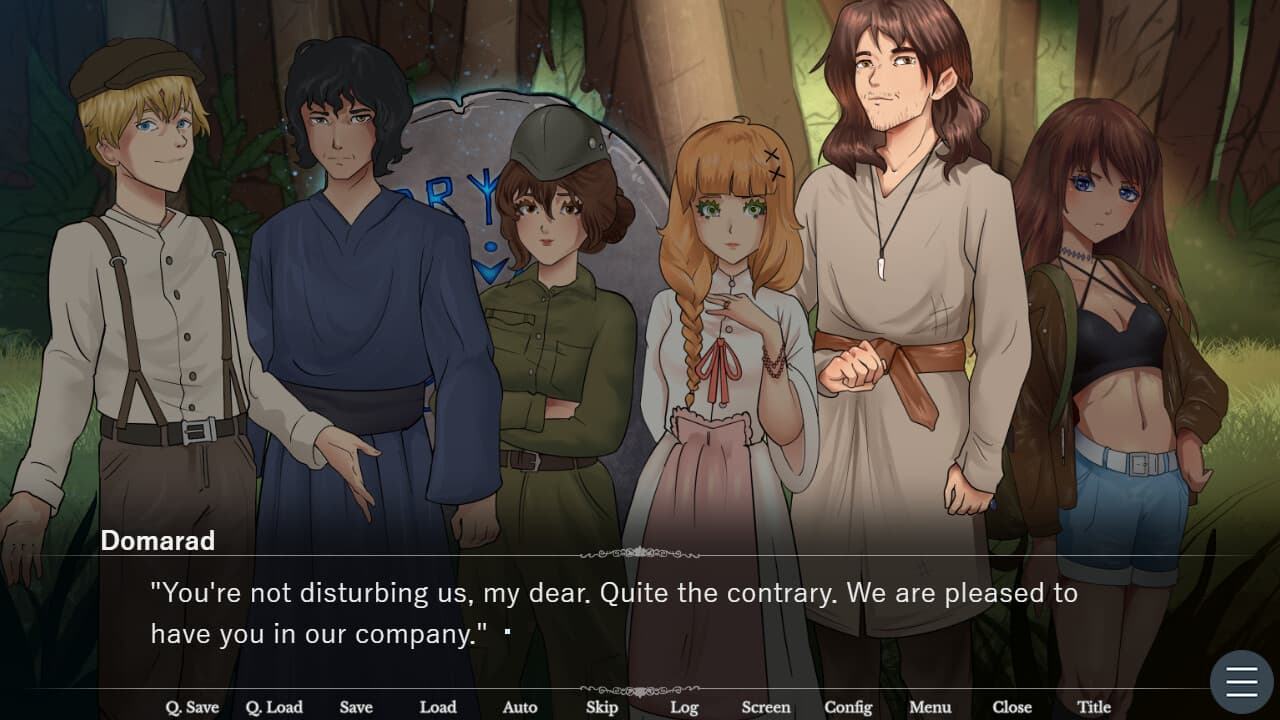
Task: Open the Config settings
Action: (849, 707)
